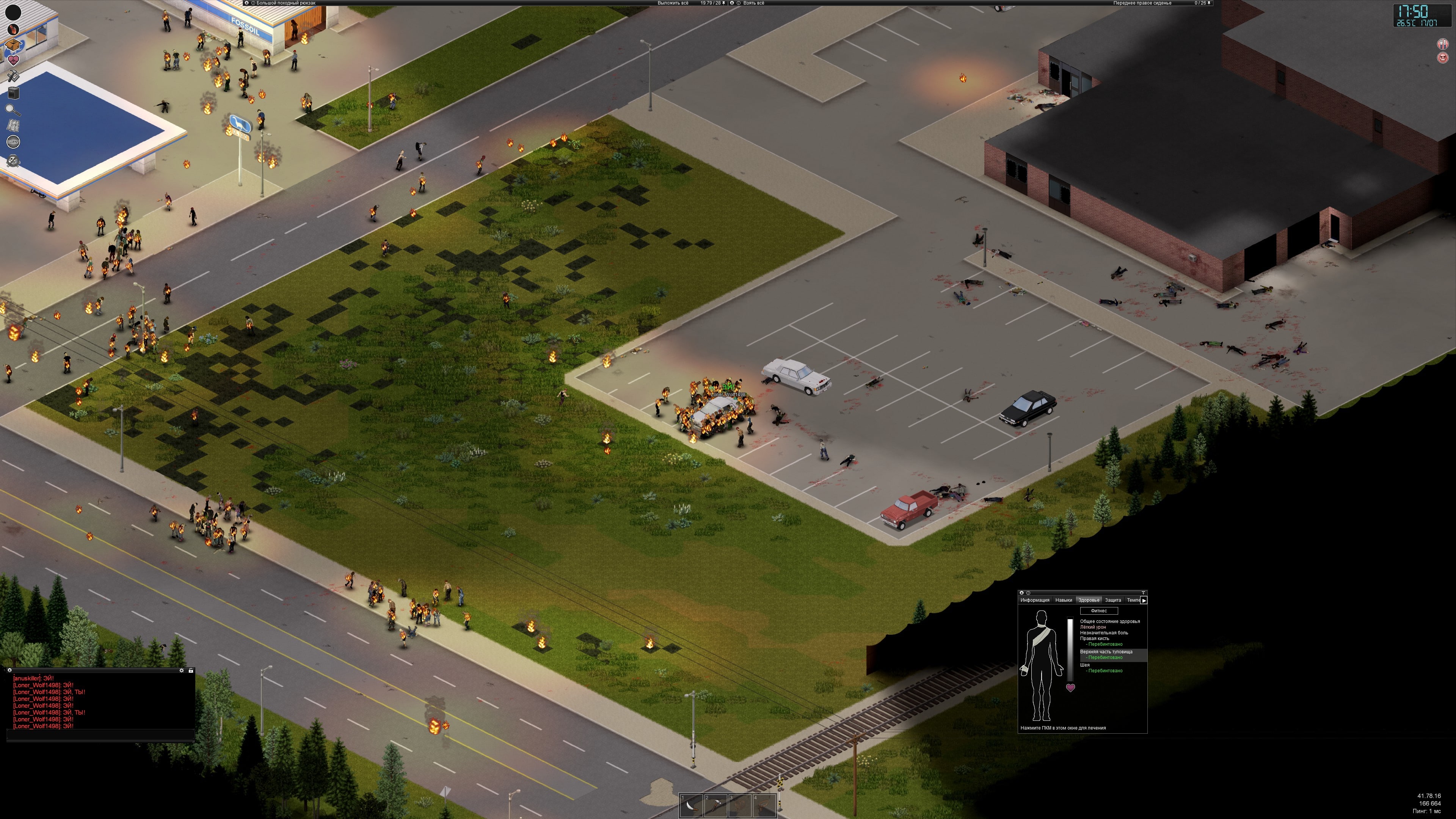Select hotbar slot 2 with the hammer

tap(715, 805)
